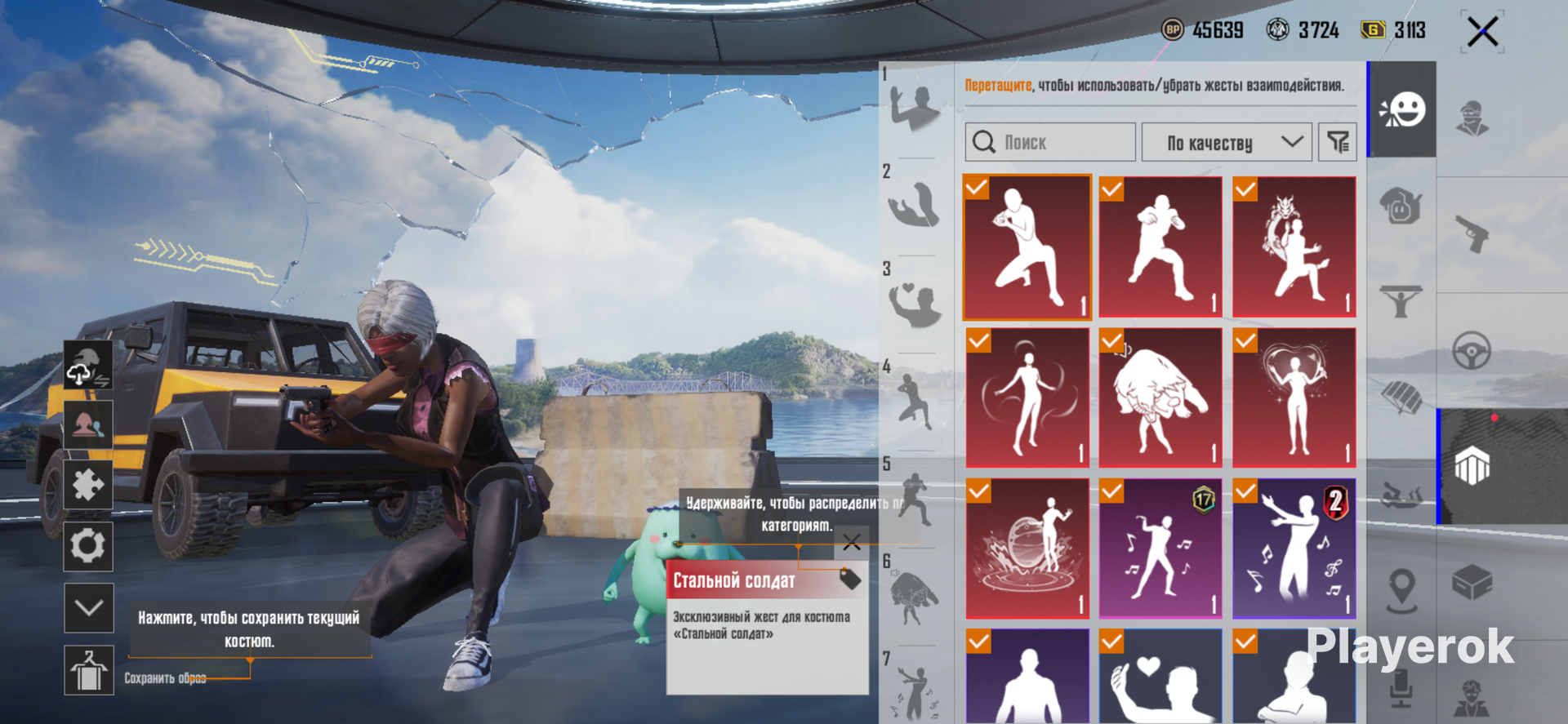Image resolution: width=1568 pixels, height=724 pixels.
Task: Choose the planet splash emote
Action: point(1027,549)
